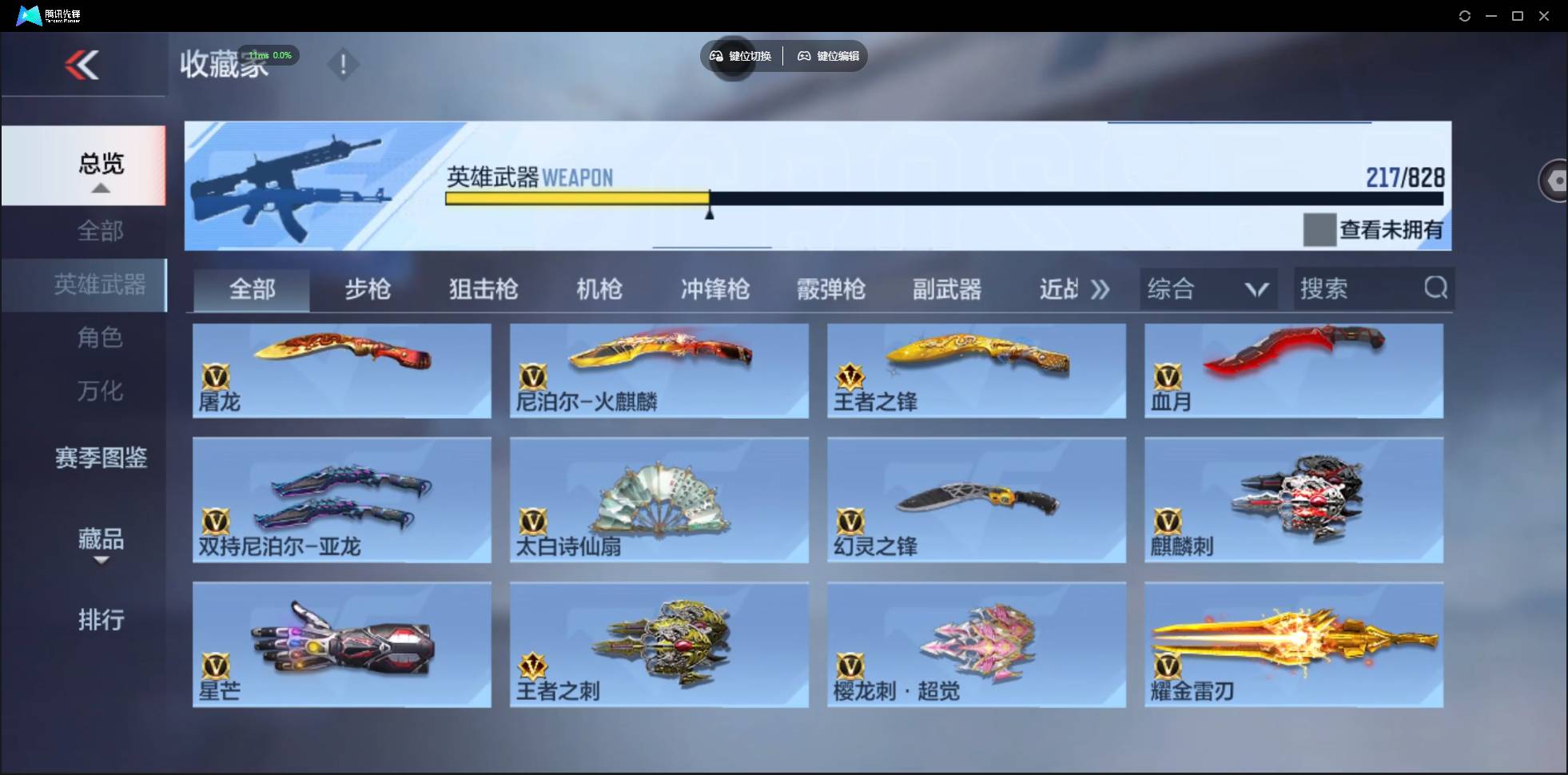Switch to the 副武器 tab
Image resolution: width=1568 pixels, height=775 pixels.
click(x=947, y=289)
